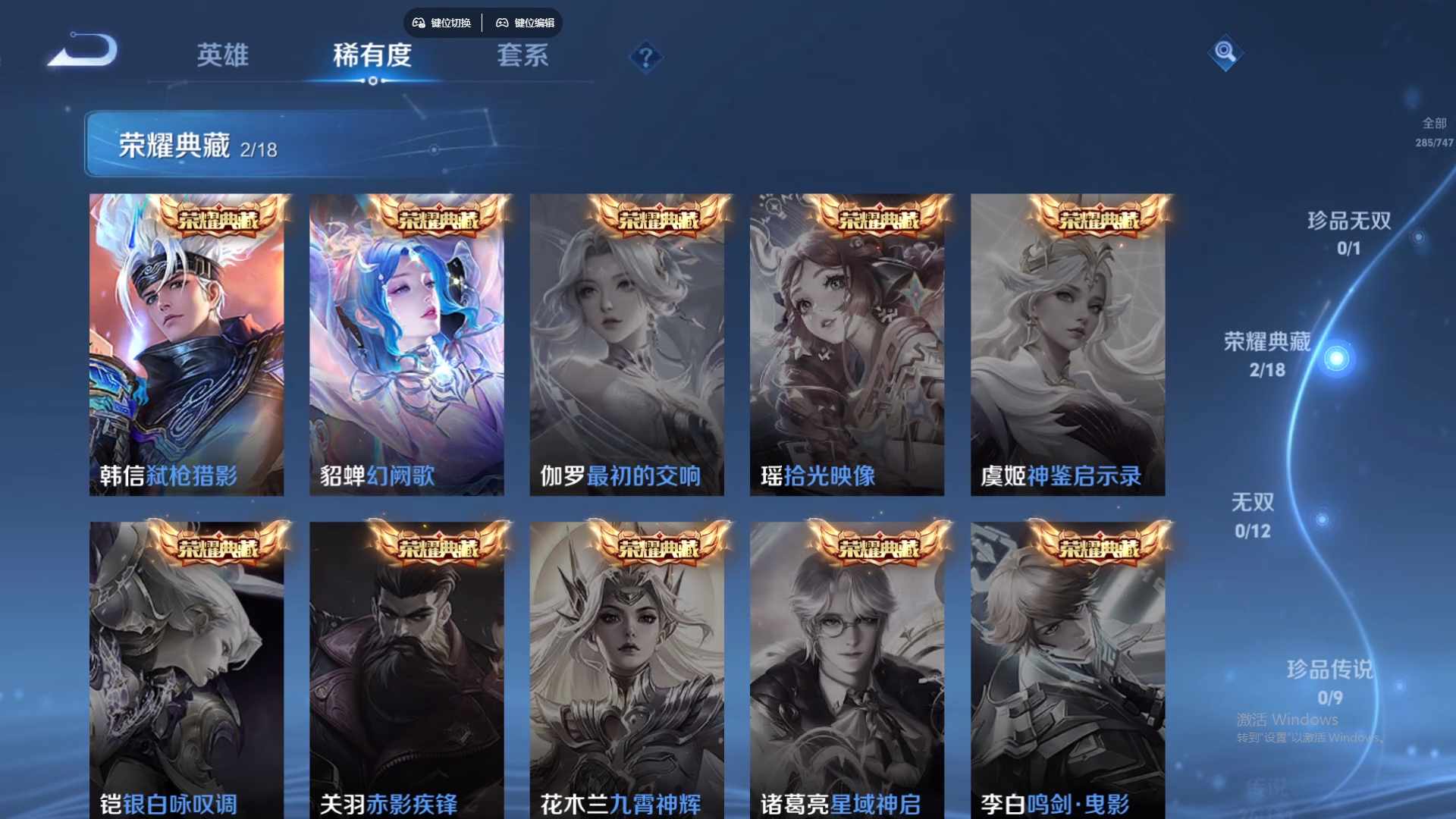Switch to the 英雄 tab
The image size is (1456, 819).
[x=224, y=56]
